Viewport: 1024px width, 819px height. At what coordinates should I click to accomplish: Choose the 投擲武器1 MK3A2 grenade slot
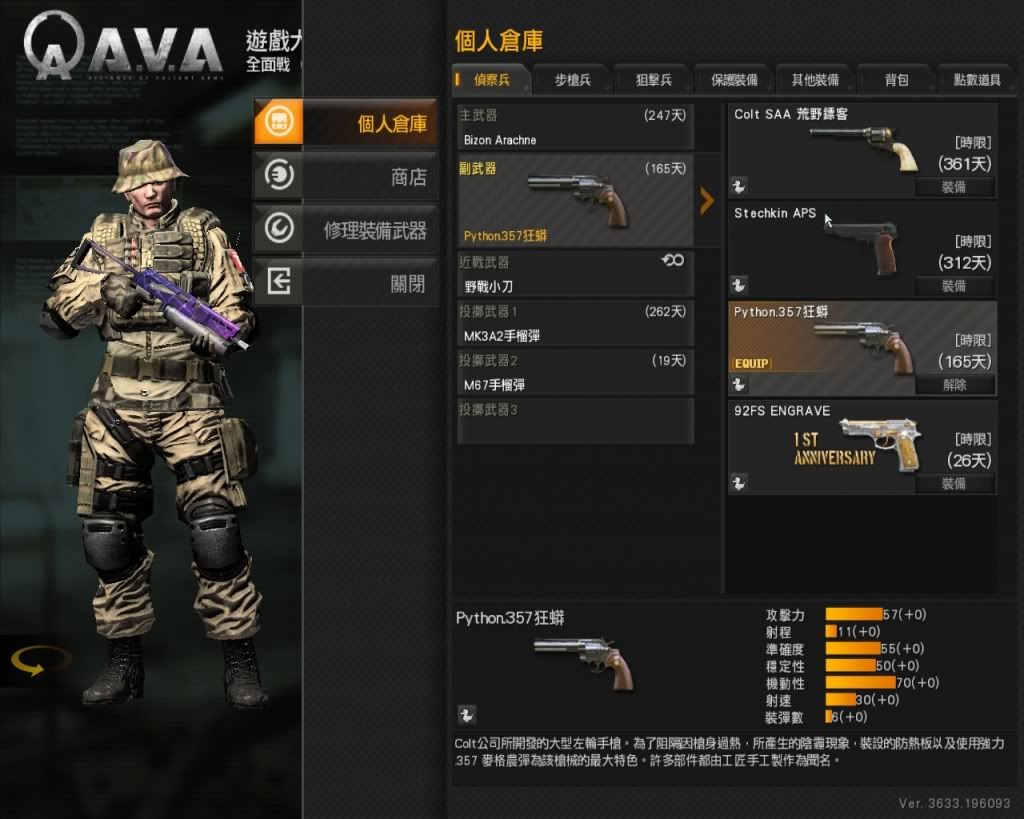[x=575, y=324]
